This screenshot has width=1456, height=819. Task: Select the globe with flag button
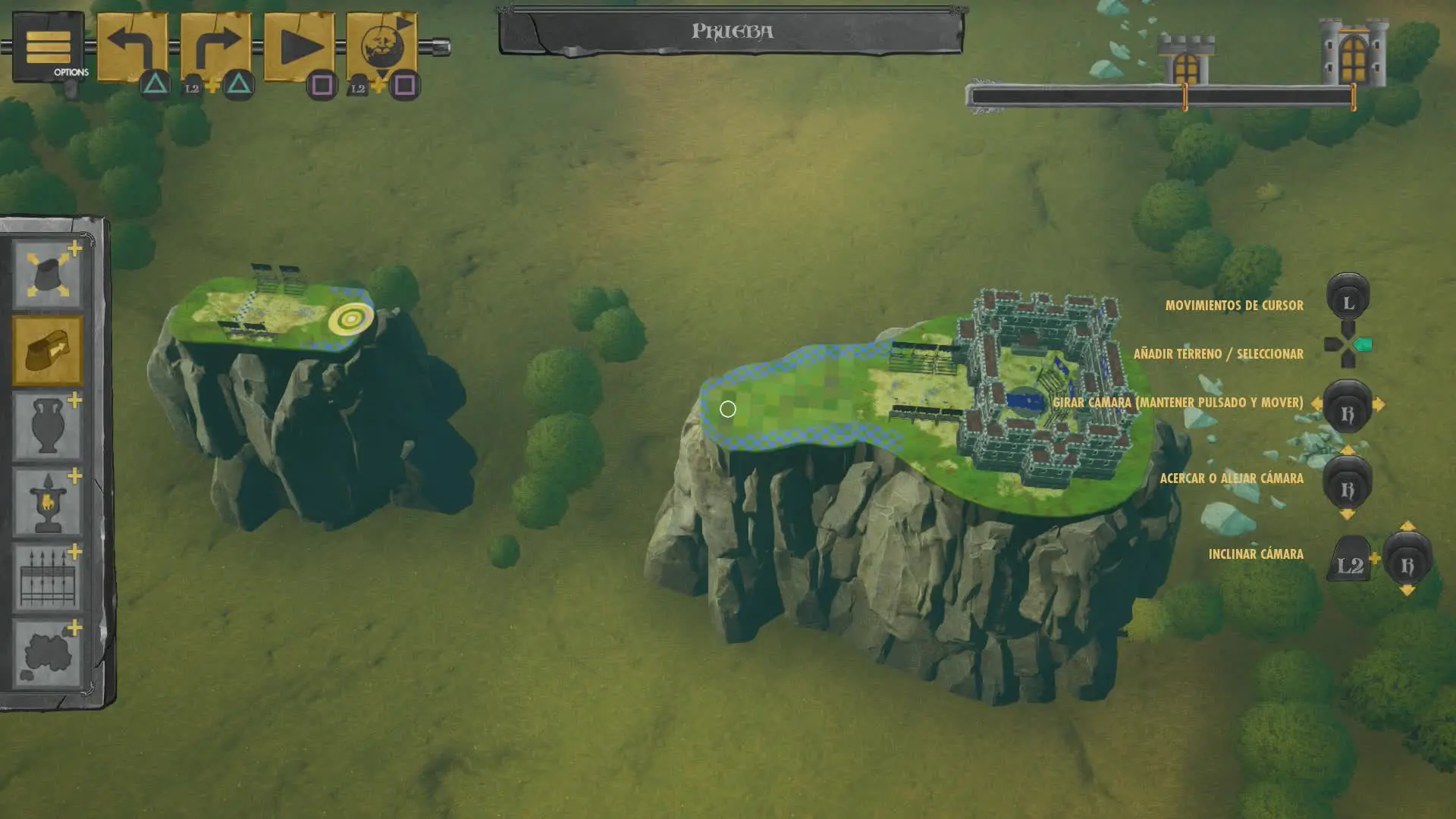pyautogui.click(x=381, y=46)
